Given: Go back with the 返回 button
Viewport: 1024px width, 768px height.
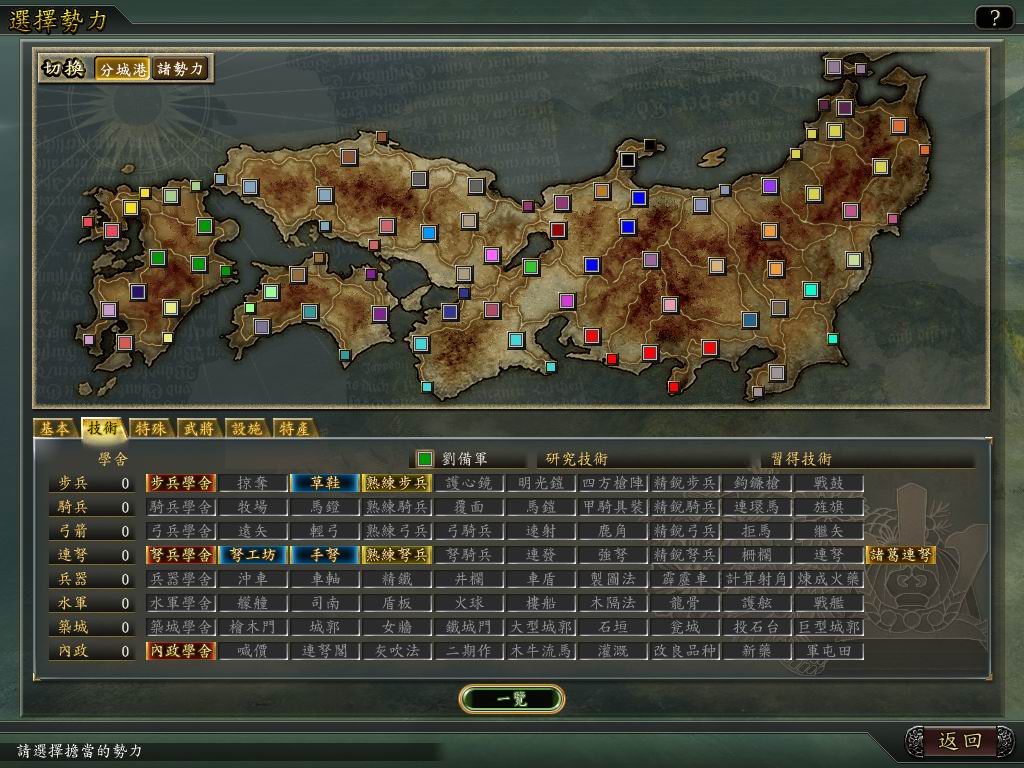Looking at the screenshot, I should tap(960, 741).
